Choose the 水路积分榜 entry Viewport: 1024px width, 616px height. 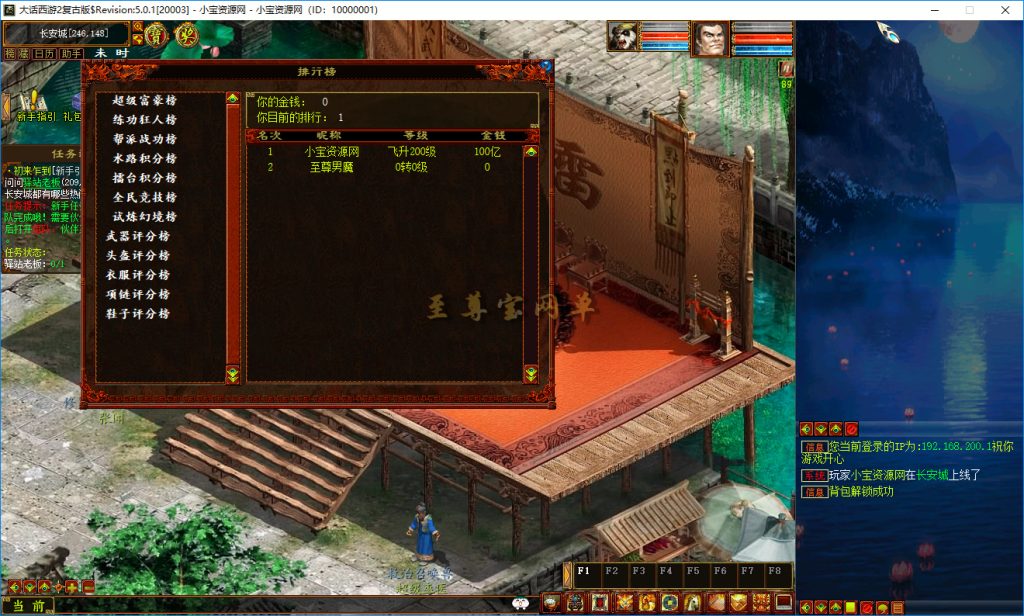[144, 158]
